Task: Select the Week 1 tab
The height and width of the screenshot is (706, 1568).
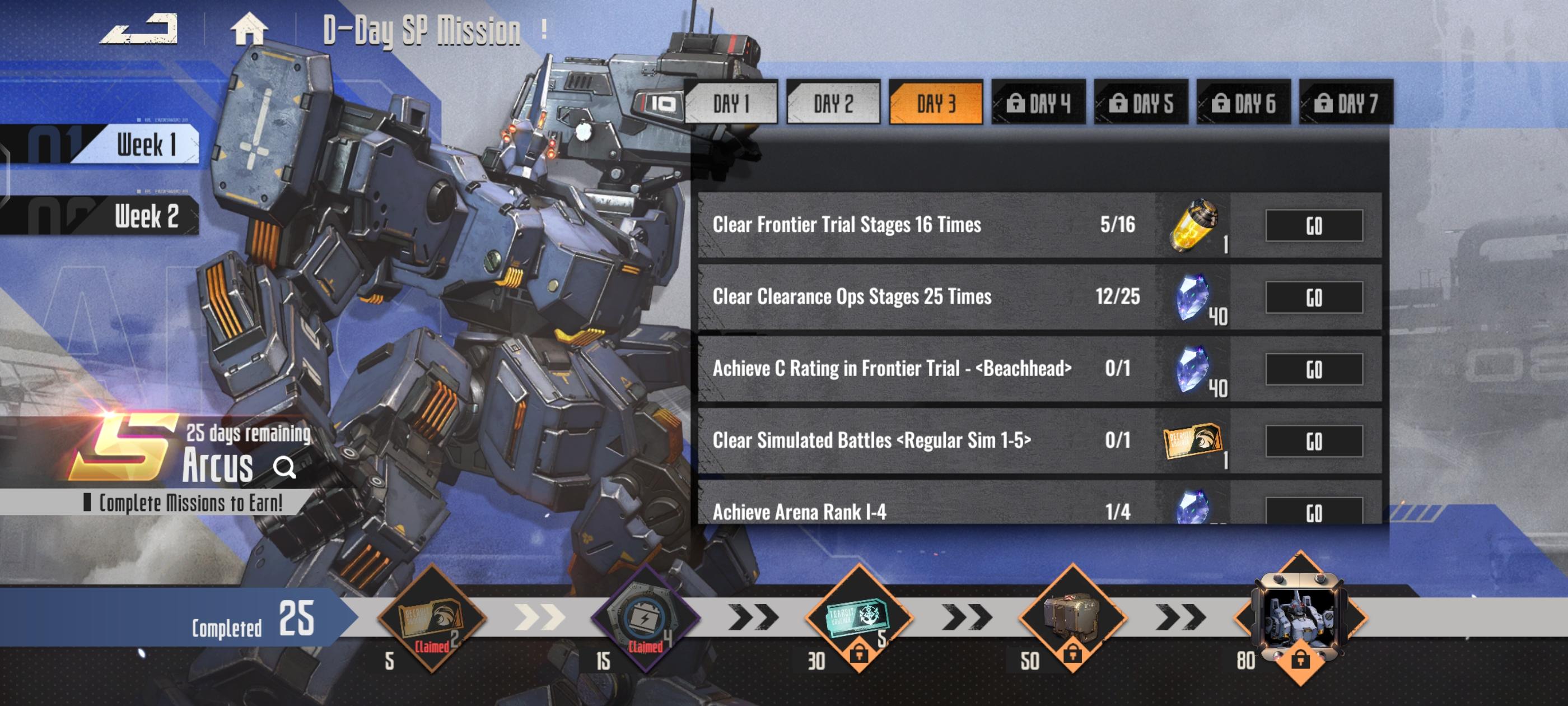Action: (145, 145)
